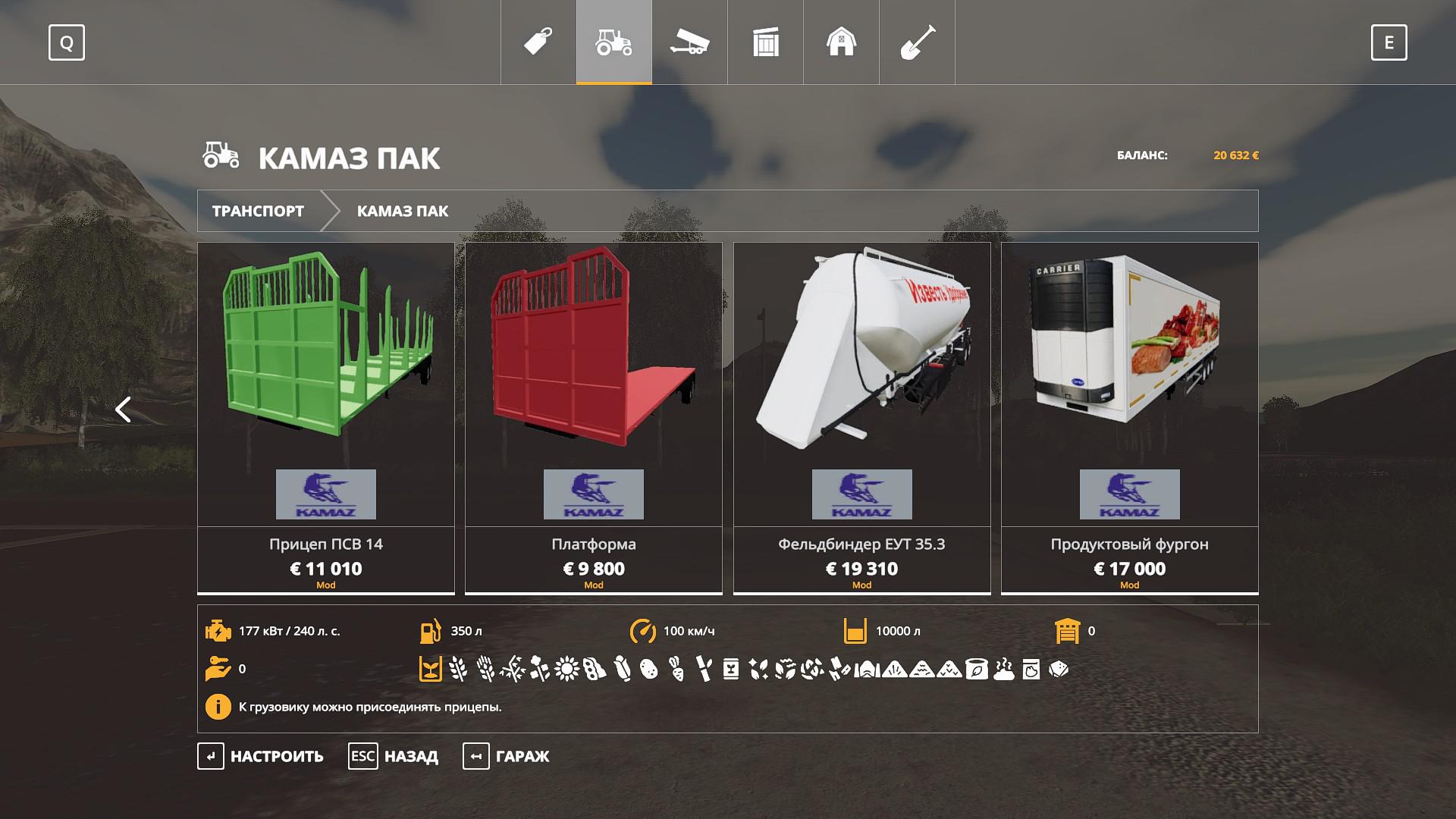Open the ГАРАЖ garage view
The image size is (1456, 819).
(x=507, y=756)
